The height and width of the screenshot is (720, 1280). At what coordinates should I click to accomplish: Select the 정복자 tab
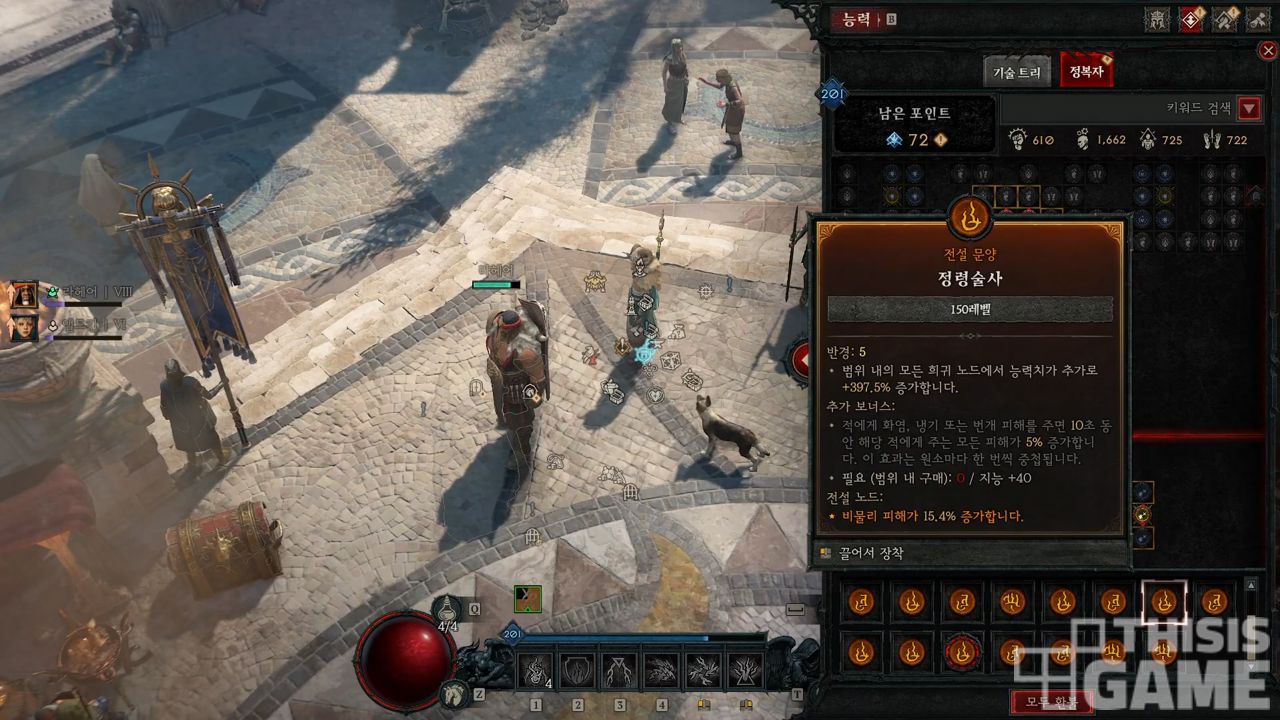point(1085,72)
